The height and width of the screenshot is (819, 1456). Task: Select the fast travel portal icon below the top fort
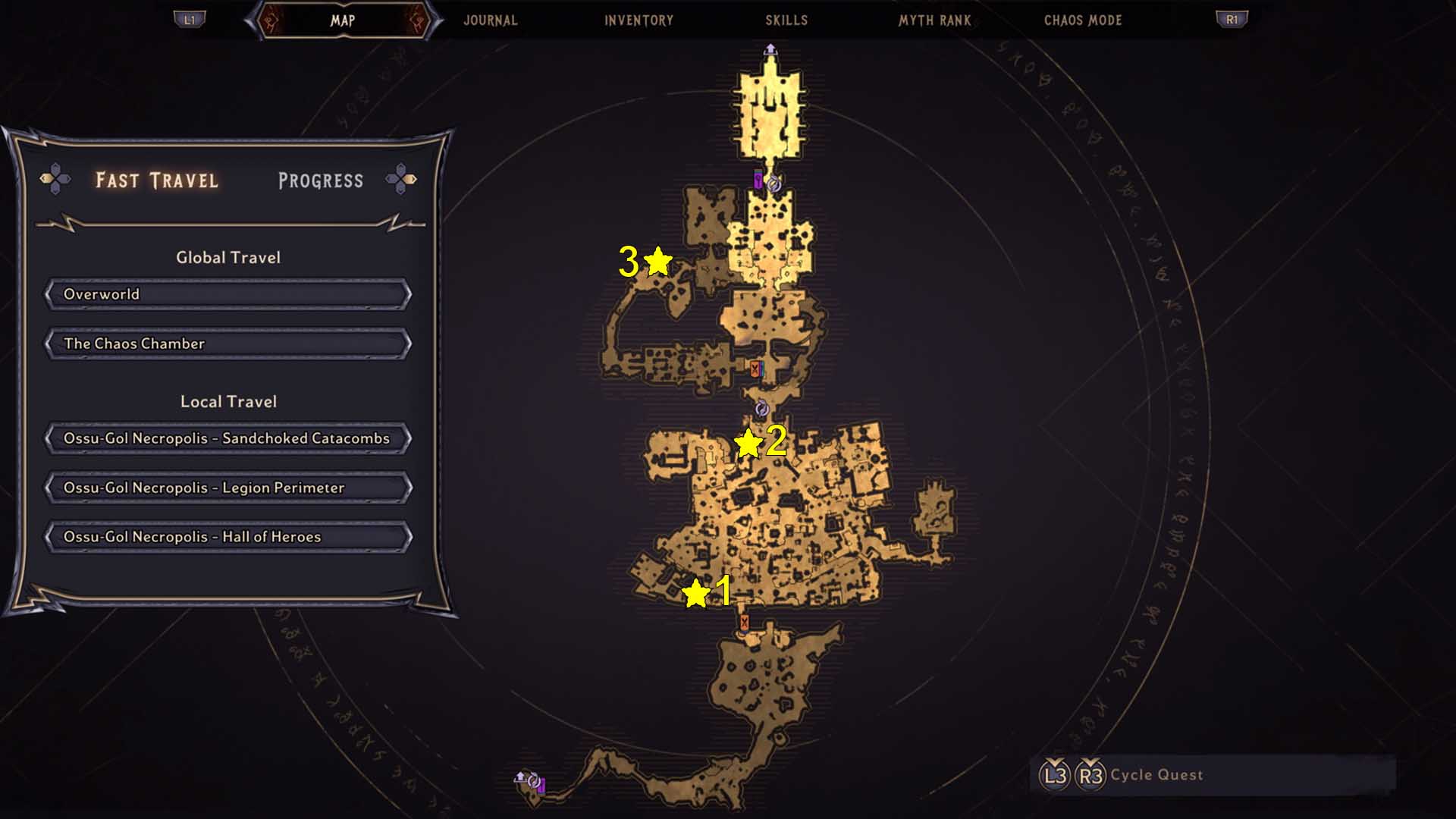click(773, 184)
